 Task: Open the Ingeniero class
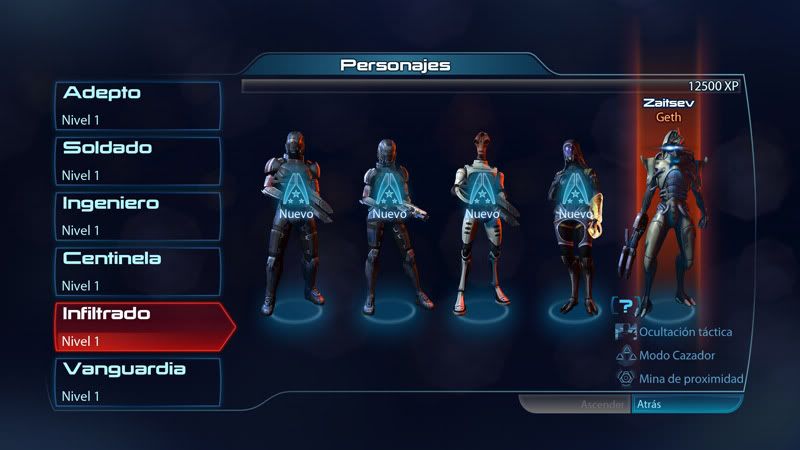(x=137, y=215)
